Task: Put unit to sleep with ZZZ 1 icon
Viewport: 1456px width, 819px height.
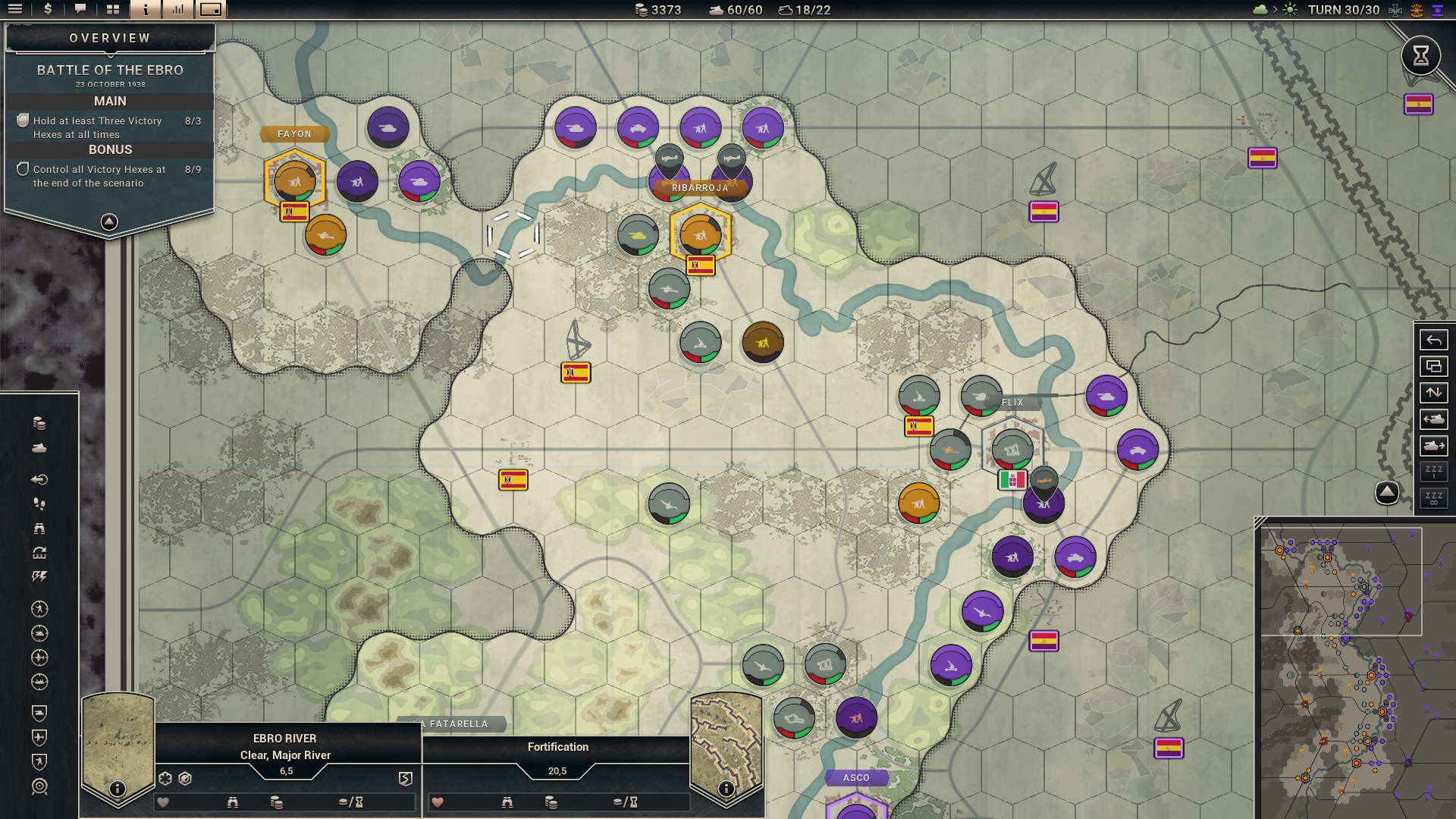Action: (x=1433, y=470)
